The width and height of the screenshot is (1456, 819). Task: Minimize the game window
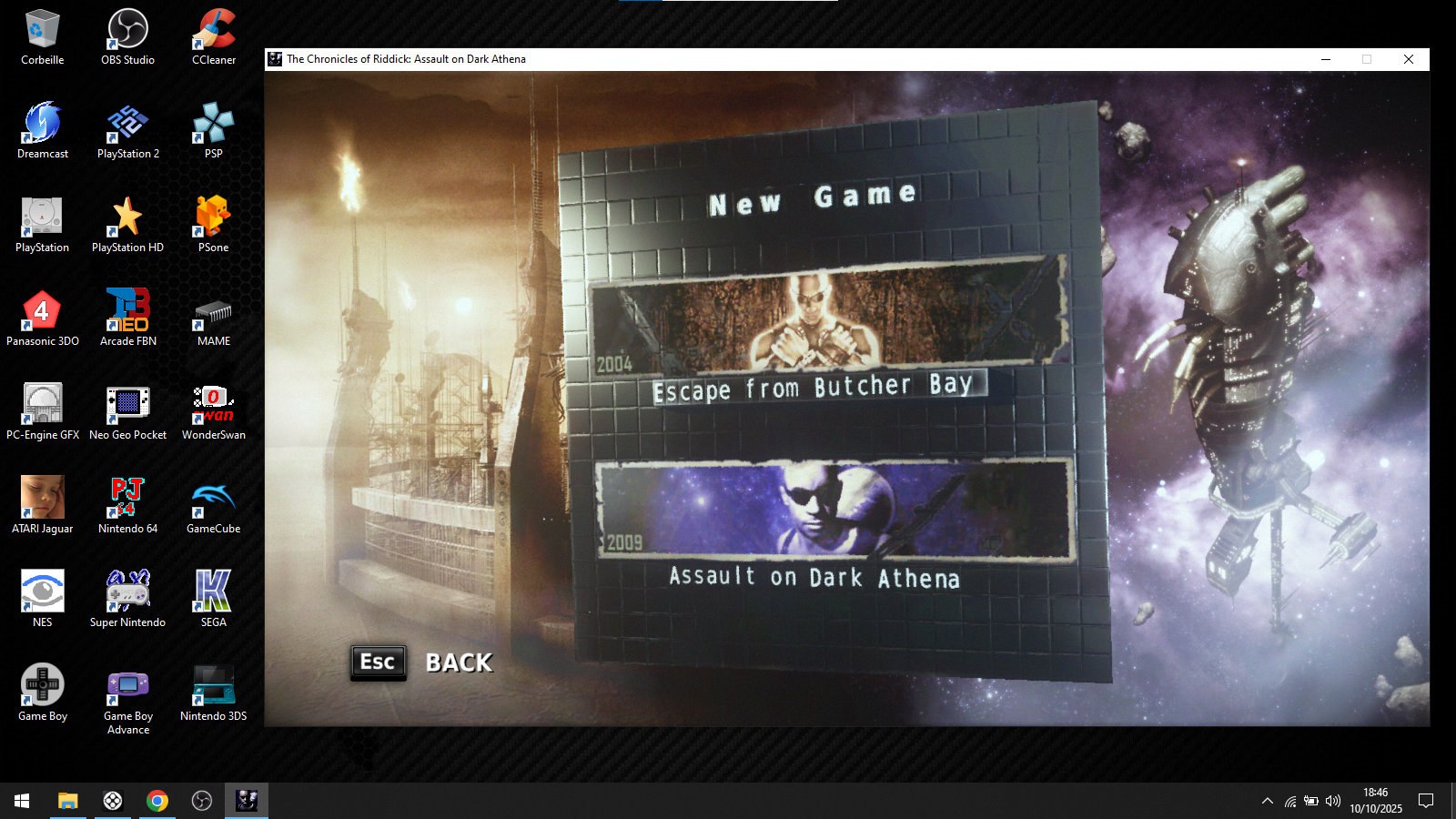pos(1326,59)
